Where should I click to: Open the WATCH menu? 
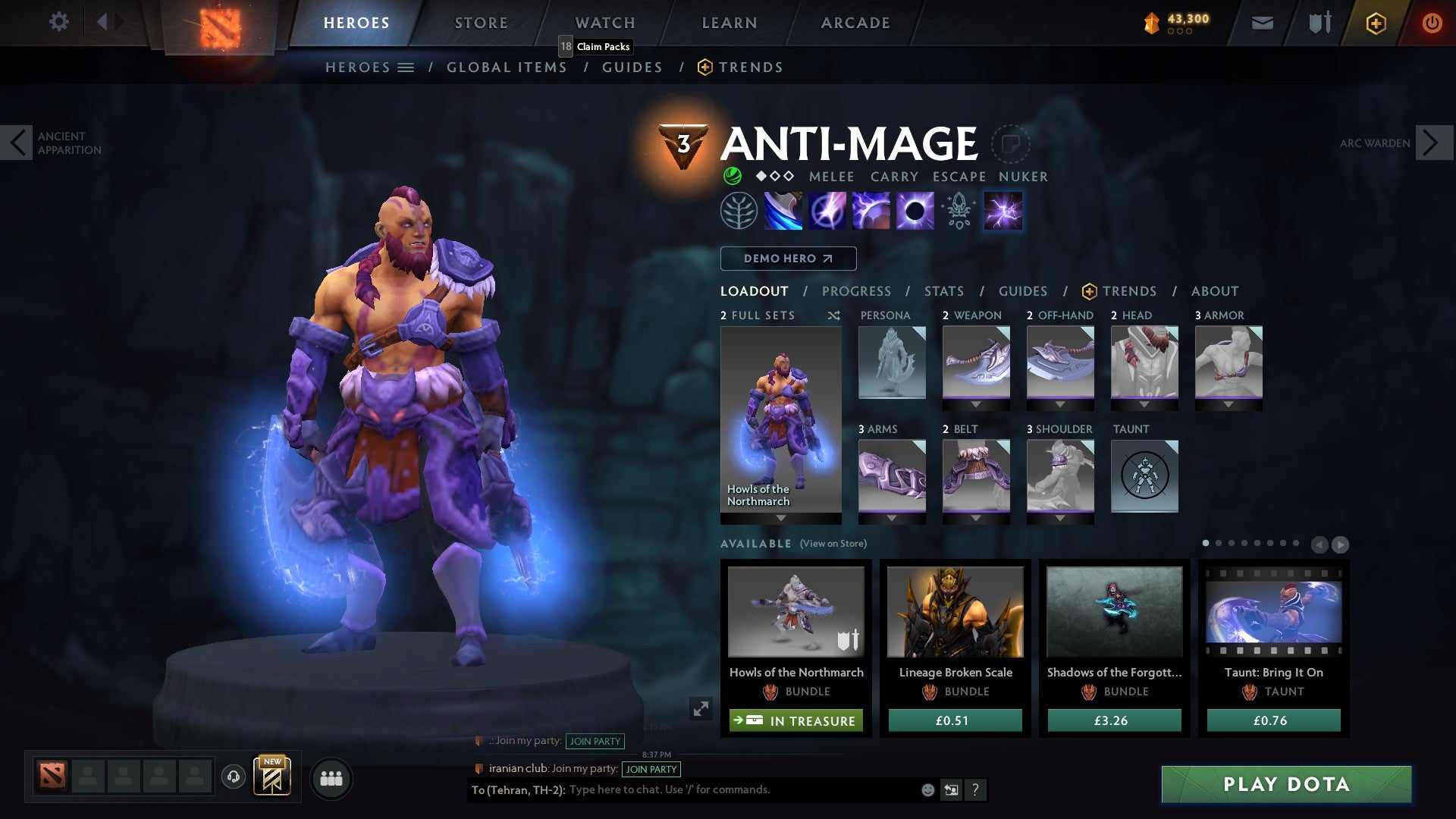pos(605,23)
